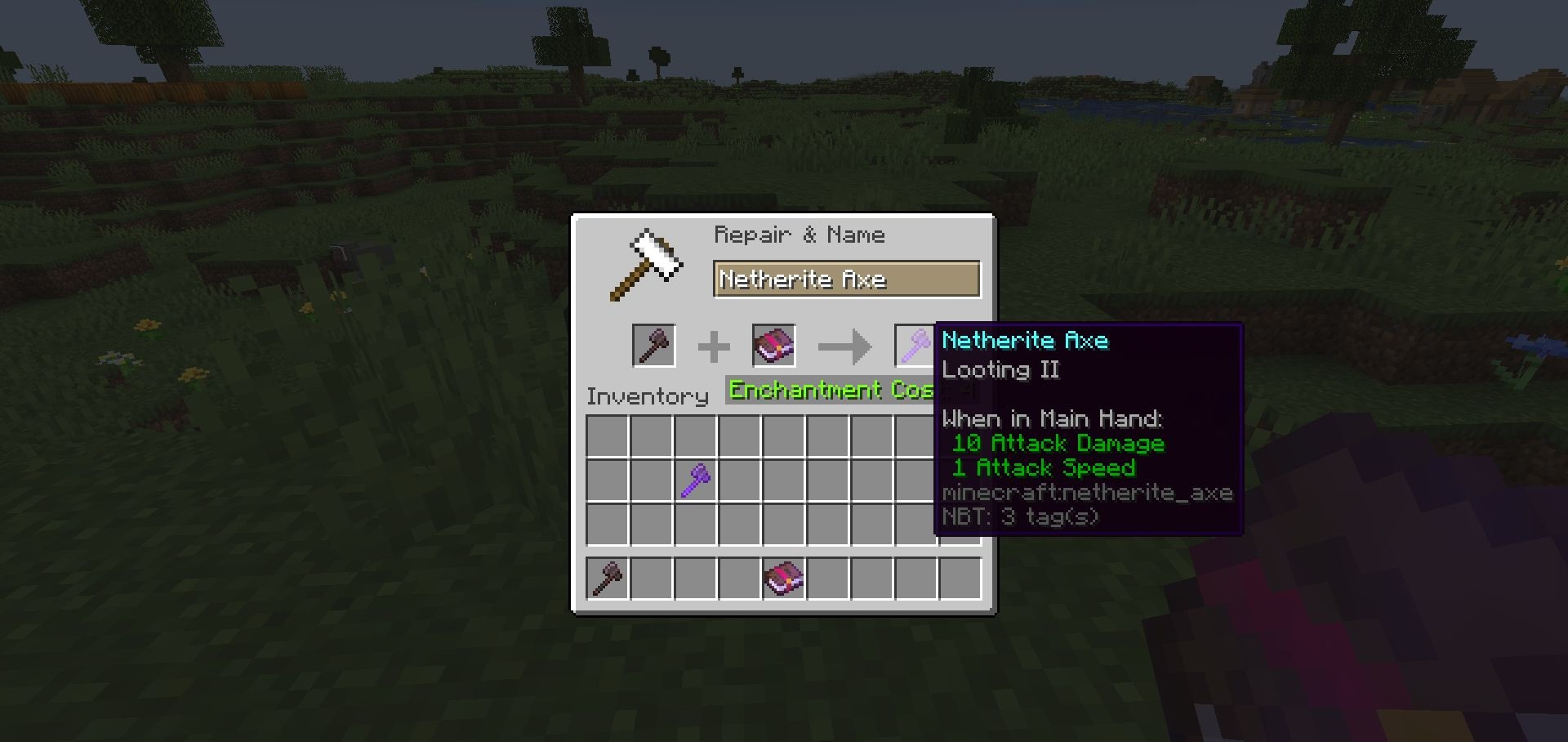Click the Netherite Axe name text field
The width and height of the screenshot is (1568, 742).
tap(846, 279)
